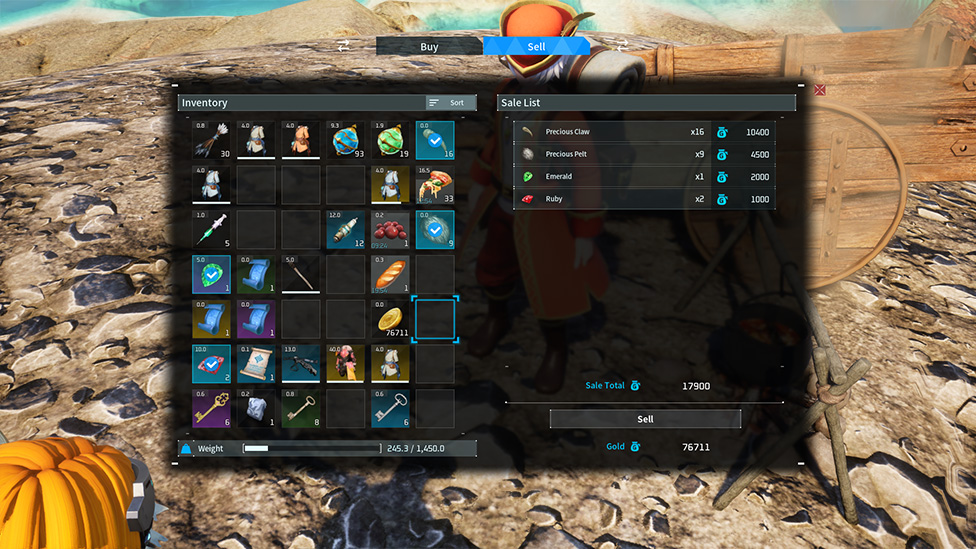976x549 pixels.
Task: Close the merchant window
Action: tap(820, 90)
